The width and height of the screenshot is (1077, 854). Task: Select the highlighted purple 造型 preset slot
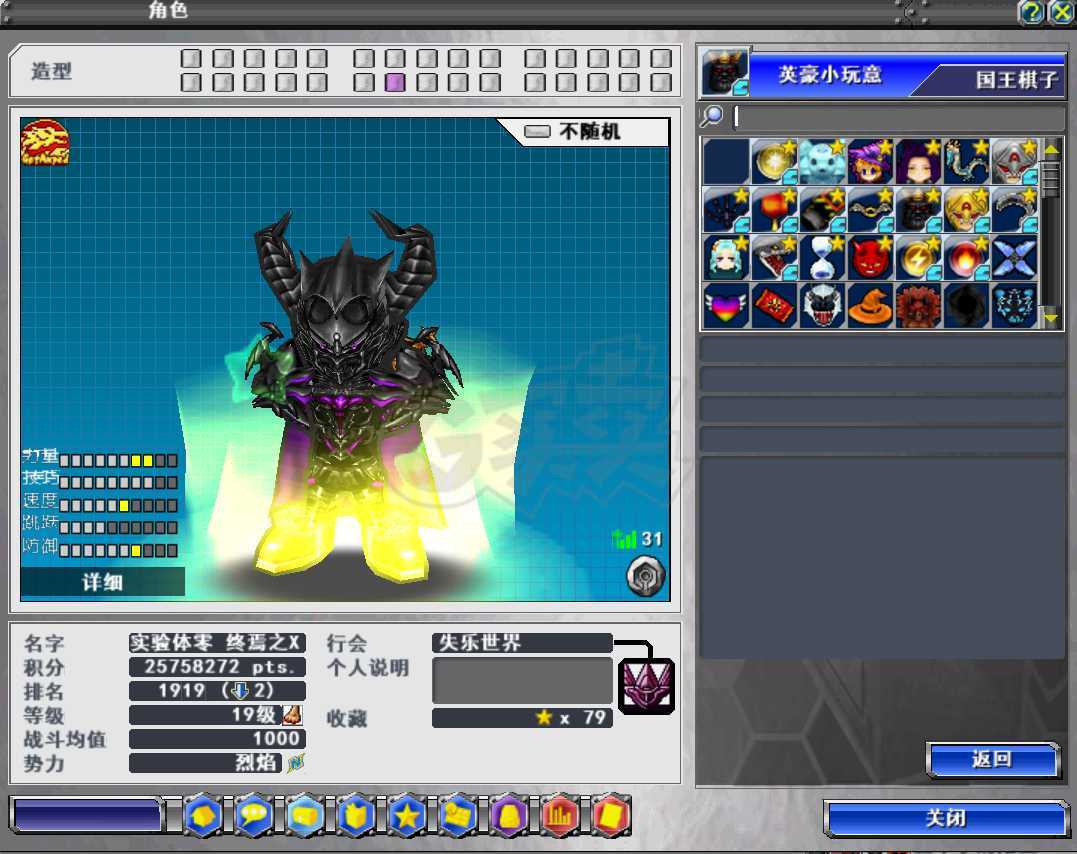click(395, 82)
